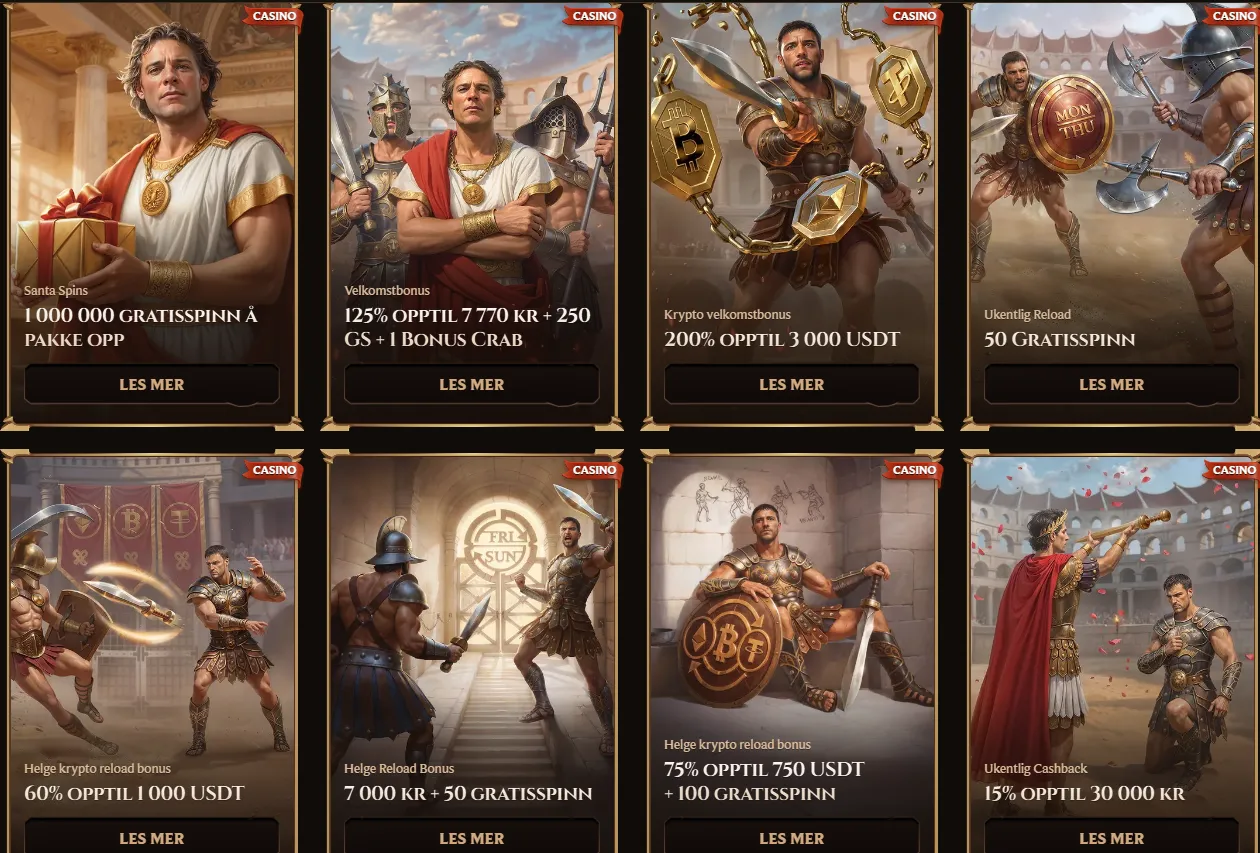Viewport: 1260px width, 853px height.
Task: Click the 1 000 000 gratisspinn title
Action: pyautogui.click(x=141, y=327)
